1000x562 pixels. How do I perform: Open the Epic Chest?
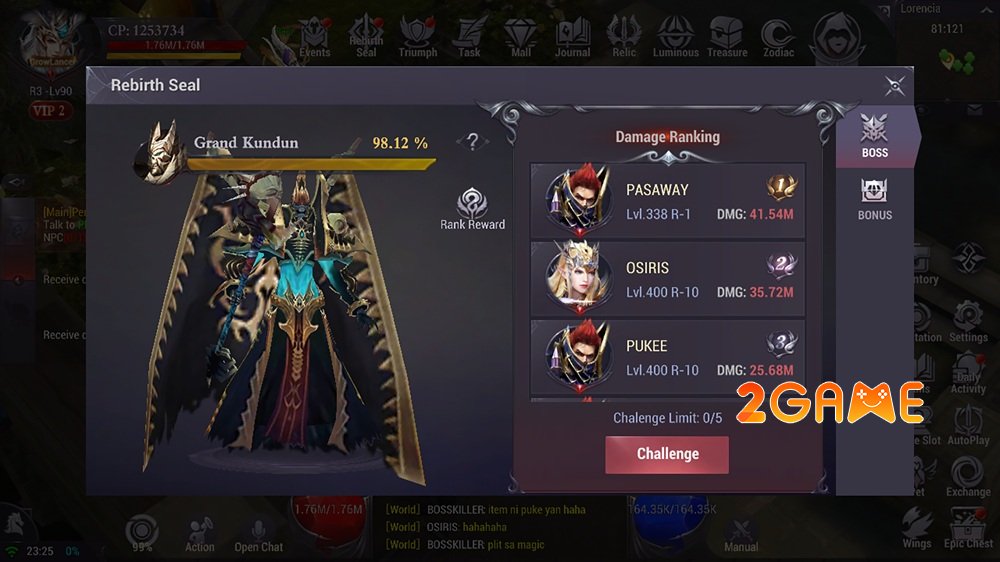(x=967, y=528)
